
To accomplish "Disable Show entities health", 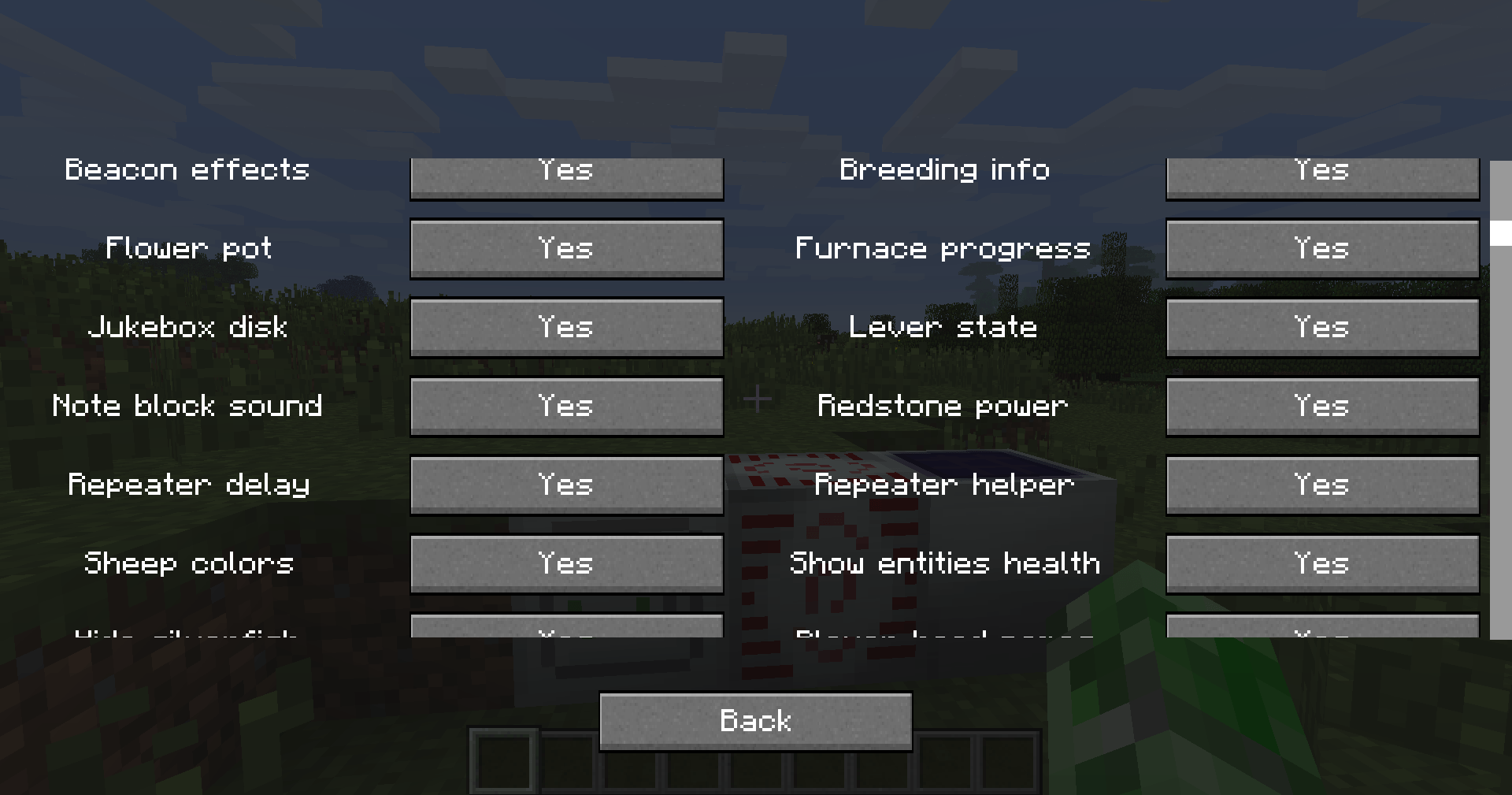I will point(1321,564).
